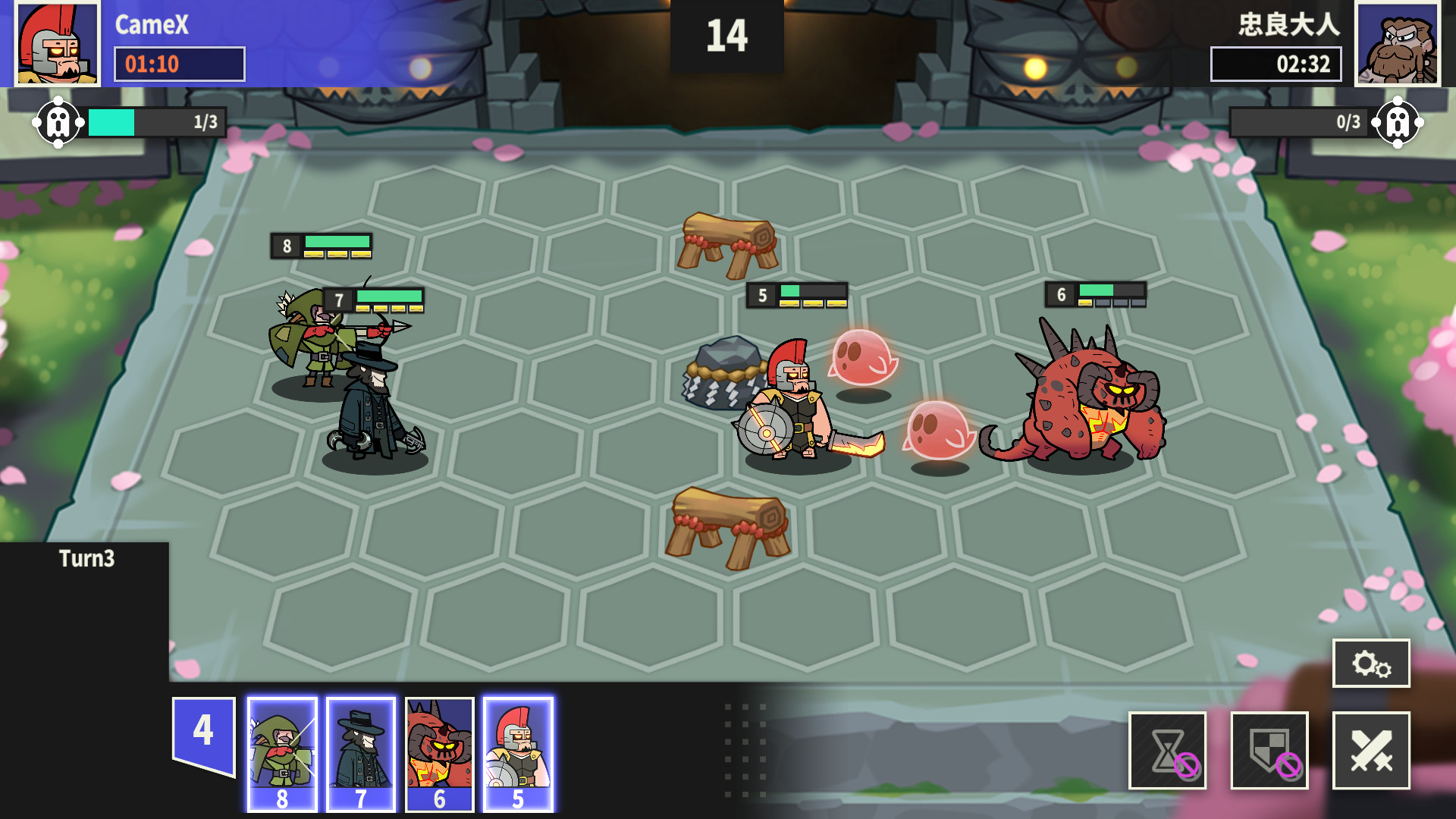Click the right ghost crest icon
This screenshot has height=819, width=1456.
tap(1398, 121)
